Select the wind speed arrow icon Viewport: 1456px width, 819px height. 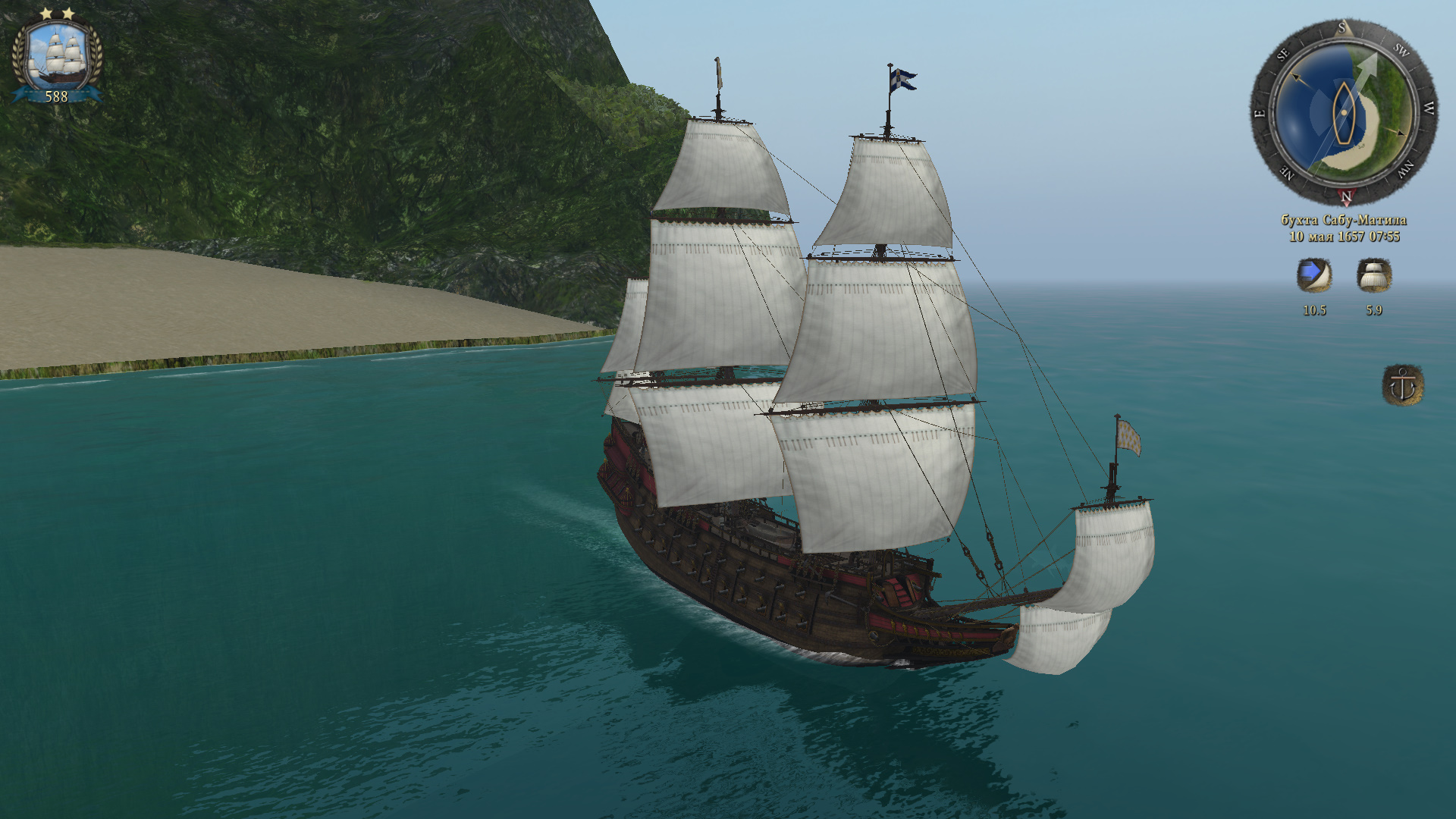coord(1313,275)
